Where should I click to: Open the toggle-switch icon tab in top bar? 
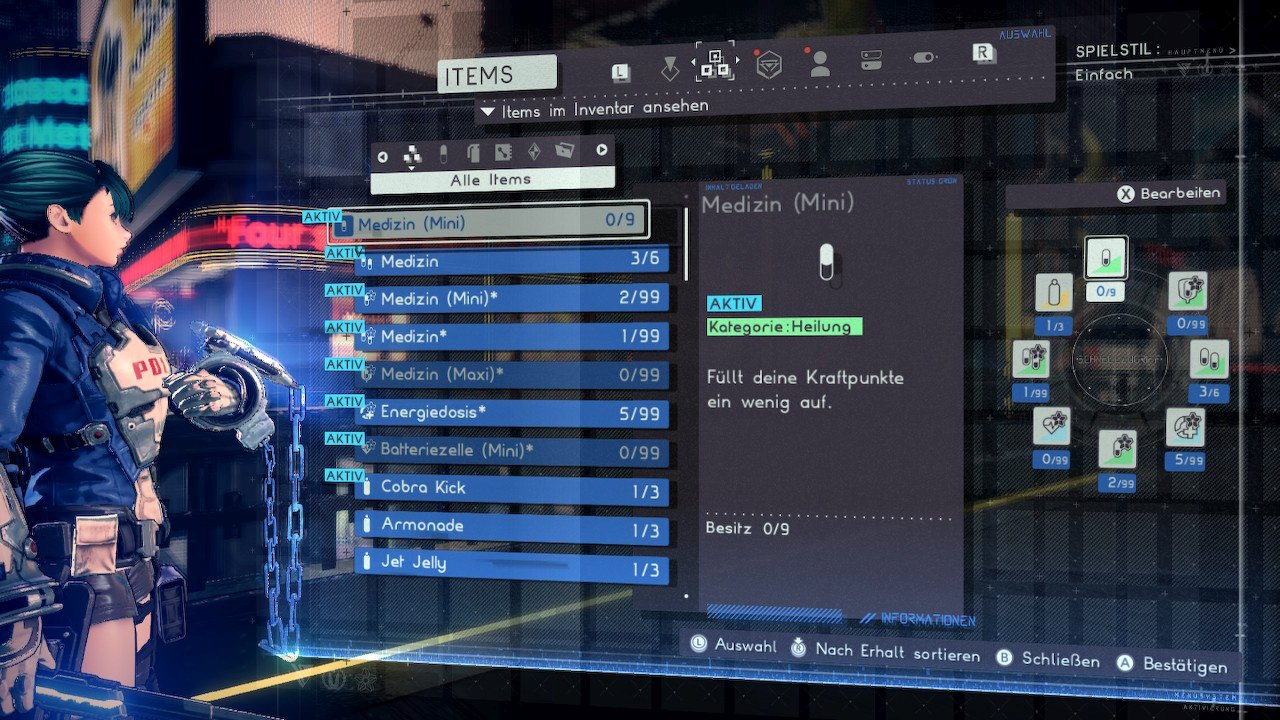pyautogui.click(x=923, y=58)
